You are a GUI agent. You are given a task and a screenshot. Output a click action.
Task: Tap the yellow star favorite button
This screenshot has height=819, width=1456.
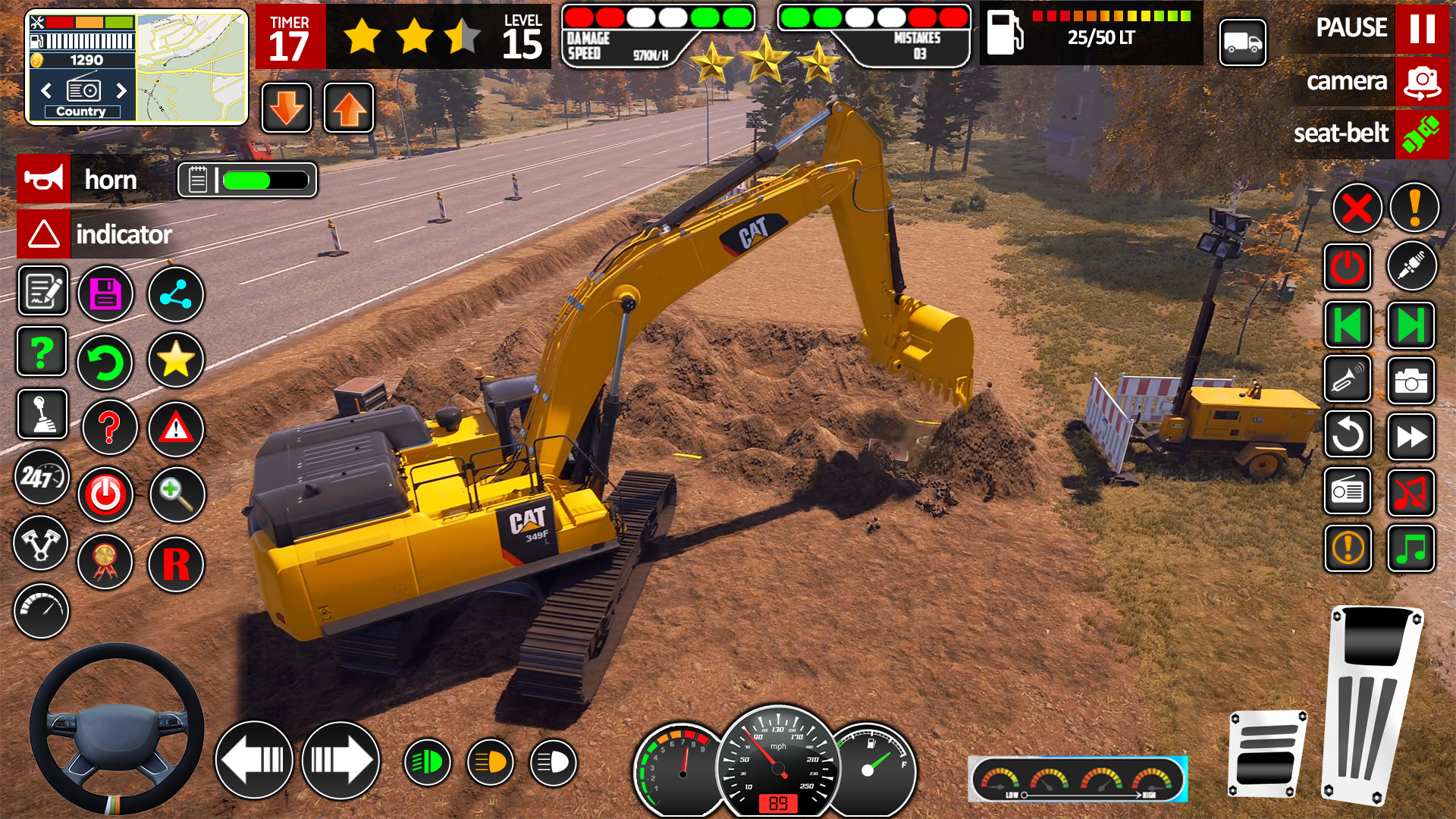(x=176, y=360)
